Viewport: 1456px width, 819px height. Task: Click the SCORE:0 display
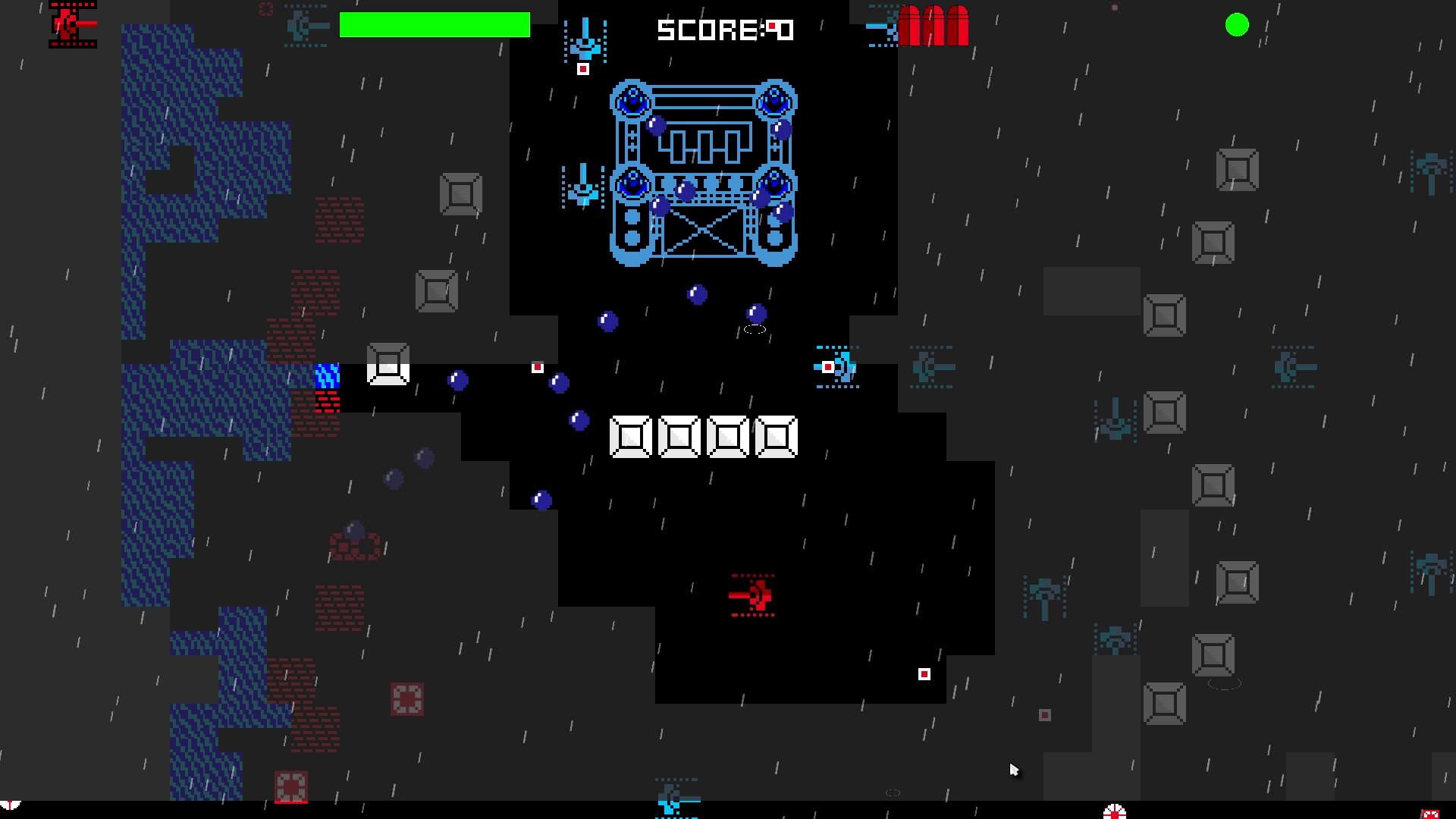[x=726, y=31]
